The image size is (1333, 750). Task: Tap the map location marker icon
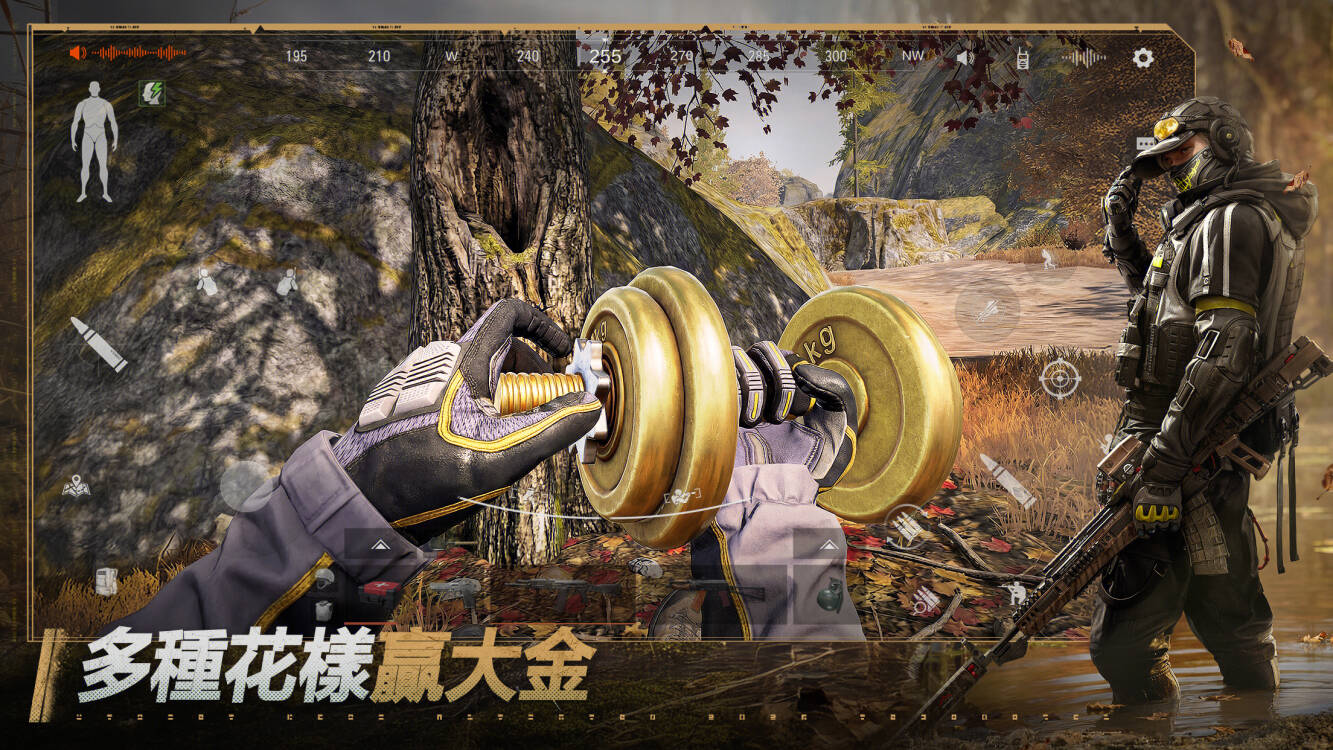coord(76,485)
